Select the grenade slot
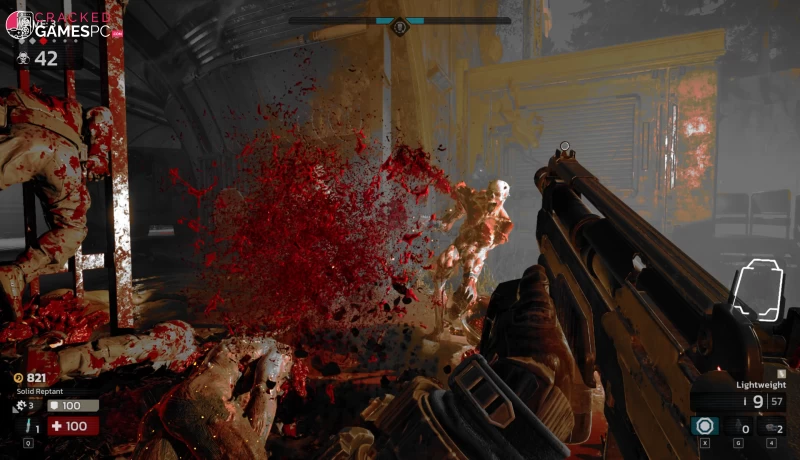 pos(739,427)
